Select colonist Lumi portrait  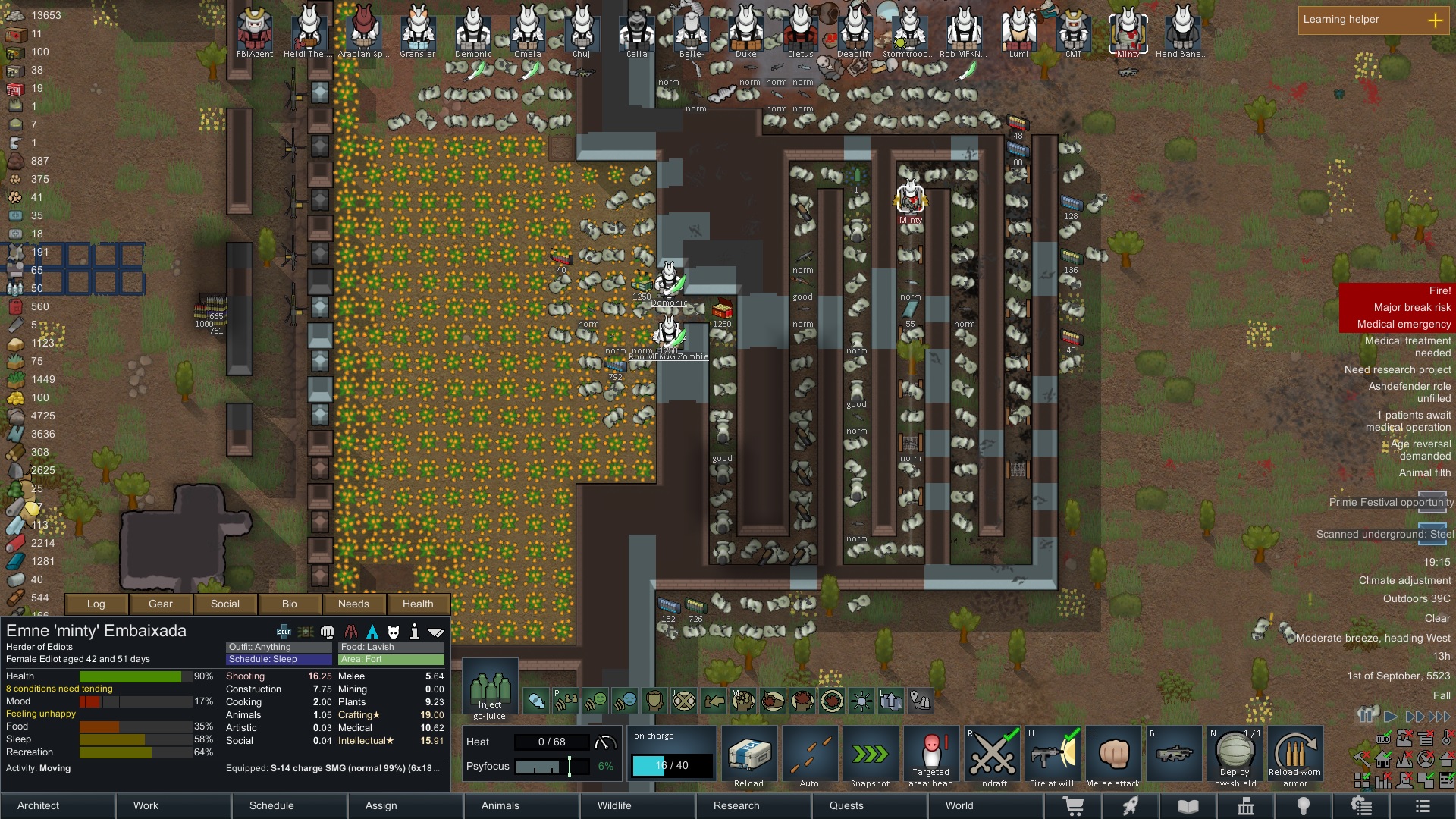coord(1018,32)
